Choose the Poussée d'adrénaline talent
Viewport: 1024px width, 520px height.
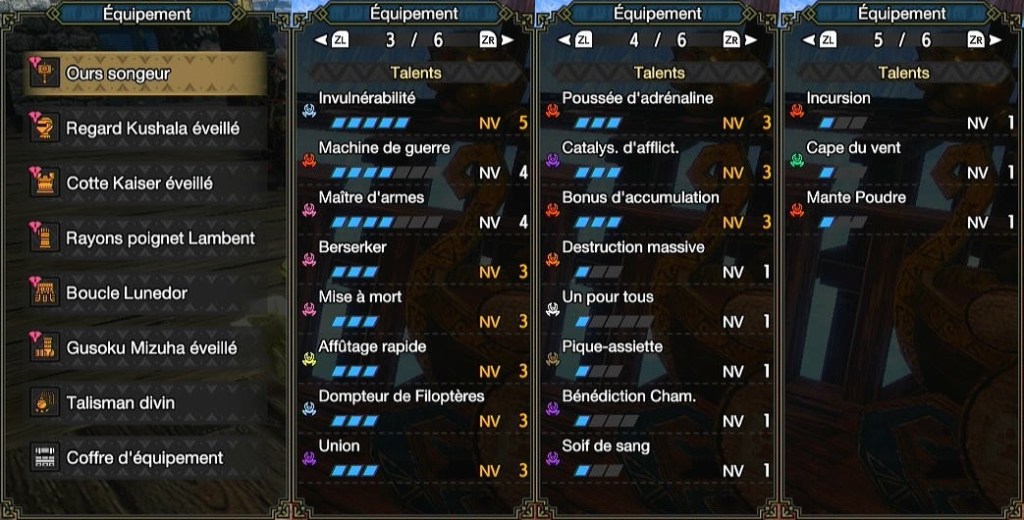(658, 110)
